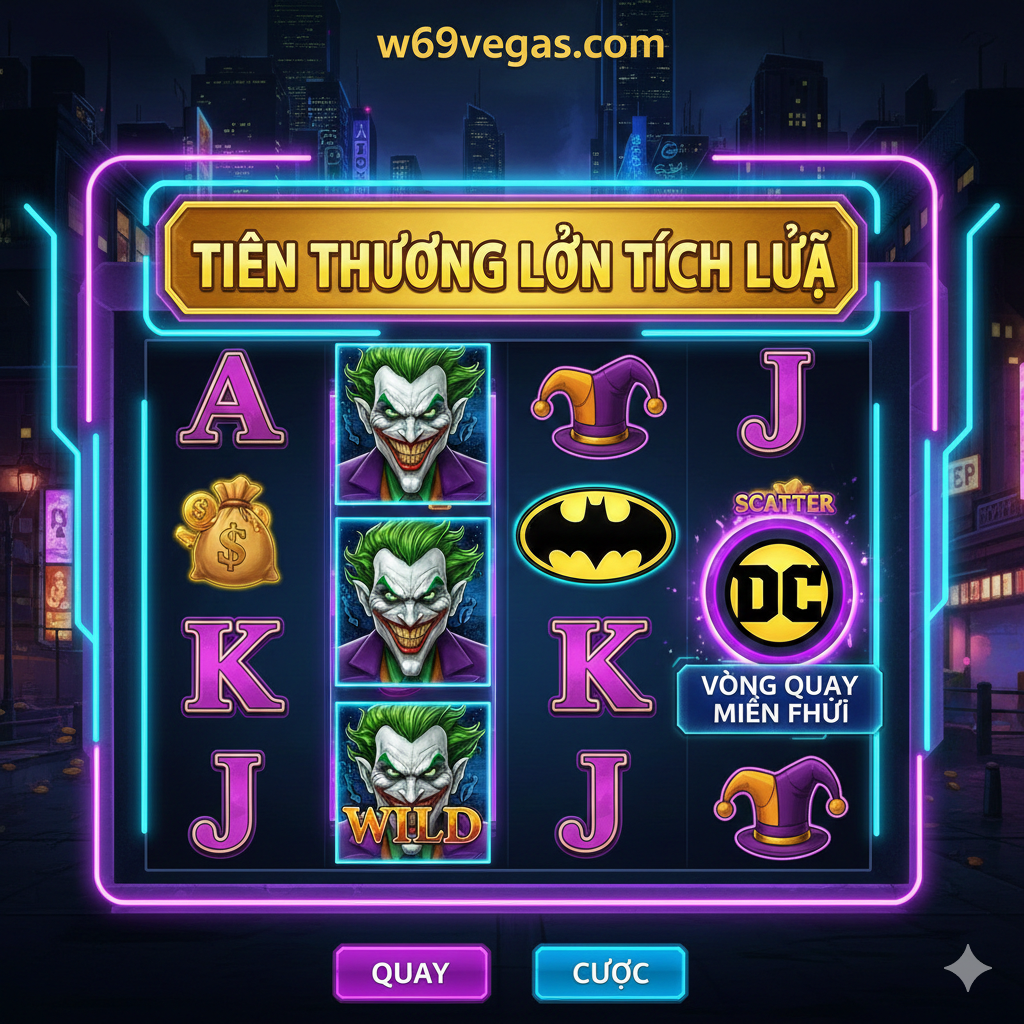The width and height of the screenshot is (1024, 1024).
Task: Choose the gold money bag symbol
Action: point(227,533)
